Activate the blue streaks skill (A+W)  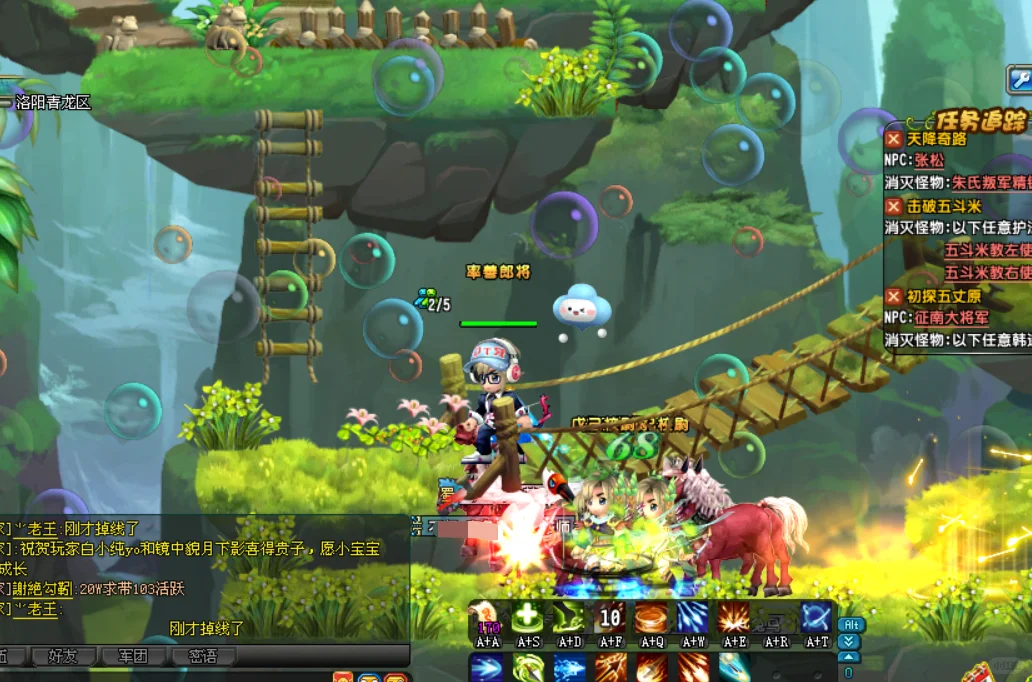[692, 618]
